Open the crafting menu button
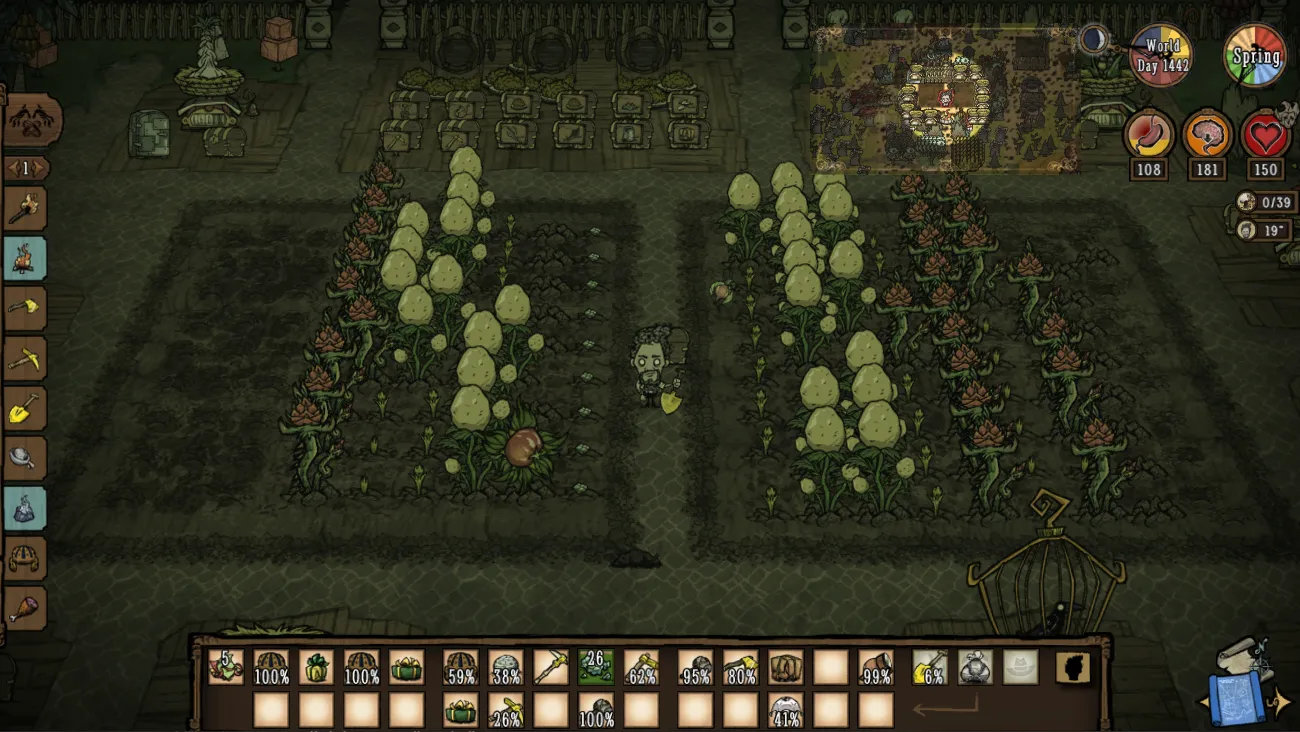 [x=32, y=121]
